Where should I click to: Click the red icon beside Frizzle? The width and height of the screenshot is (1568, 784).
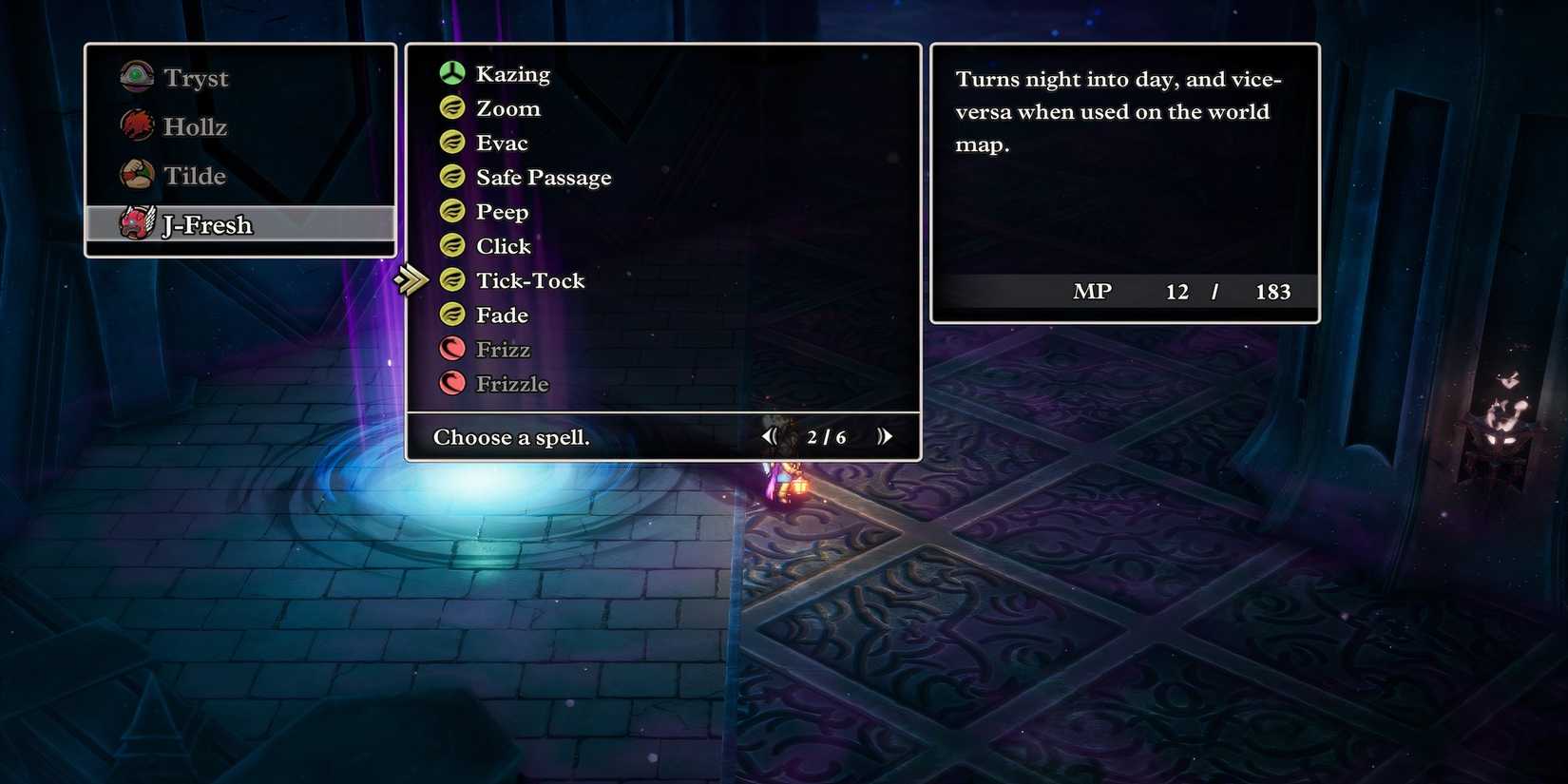(451, 383)
